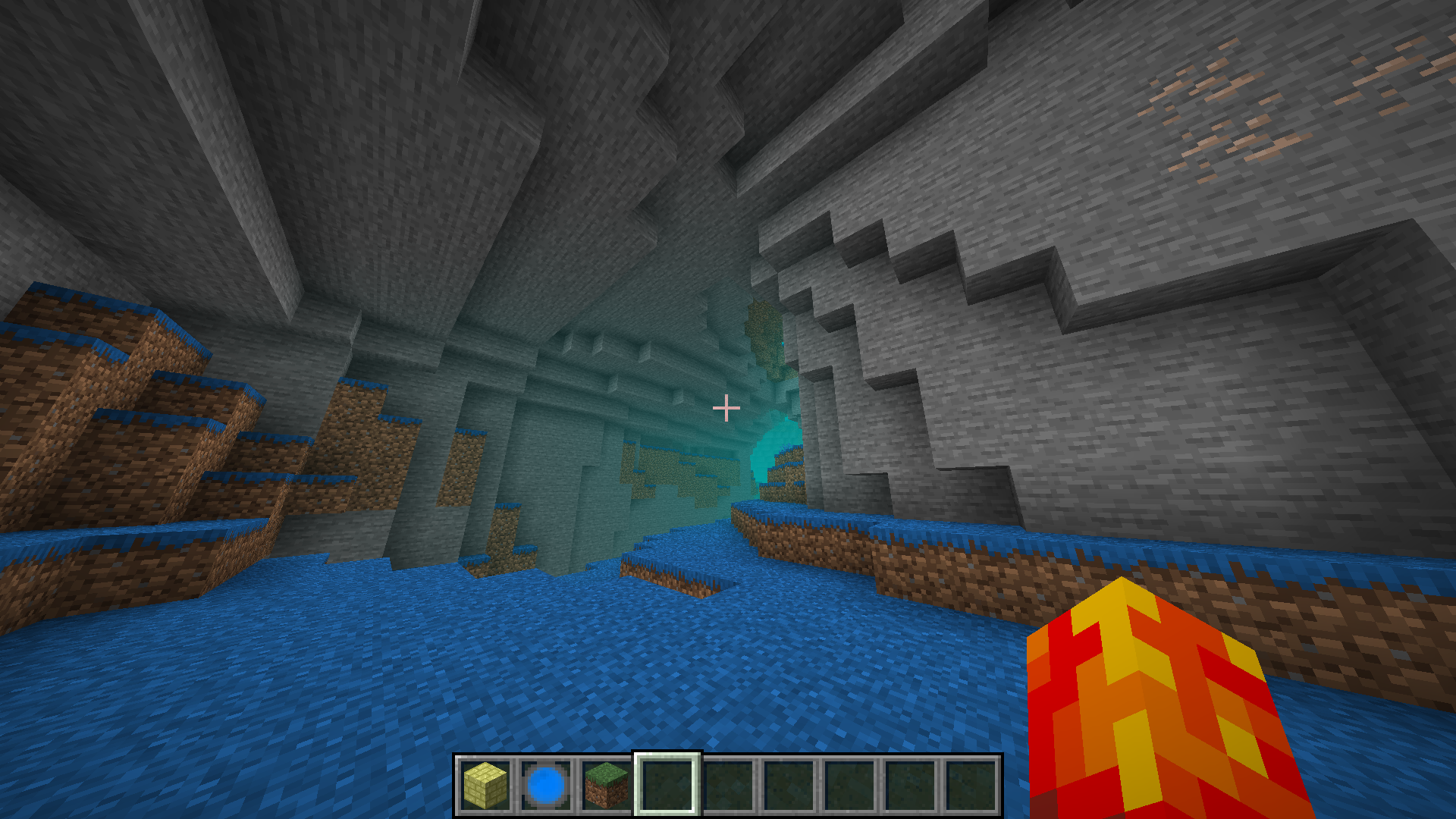The height and width of the screenshot is (819, 1456).
Task: Click the crosshair at screen center
Action: (x=726, y=408)
